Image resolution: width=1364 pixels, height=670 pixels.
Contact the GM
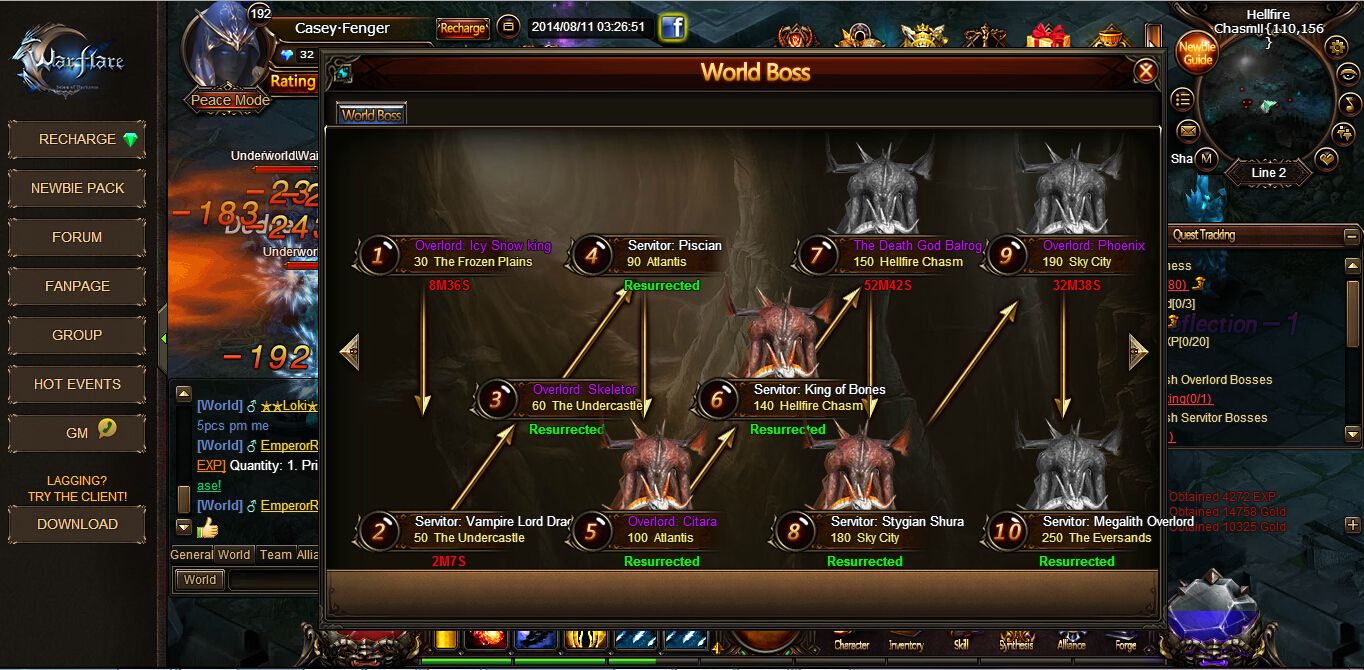77,433
